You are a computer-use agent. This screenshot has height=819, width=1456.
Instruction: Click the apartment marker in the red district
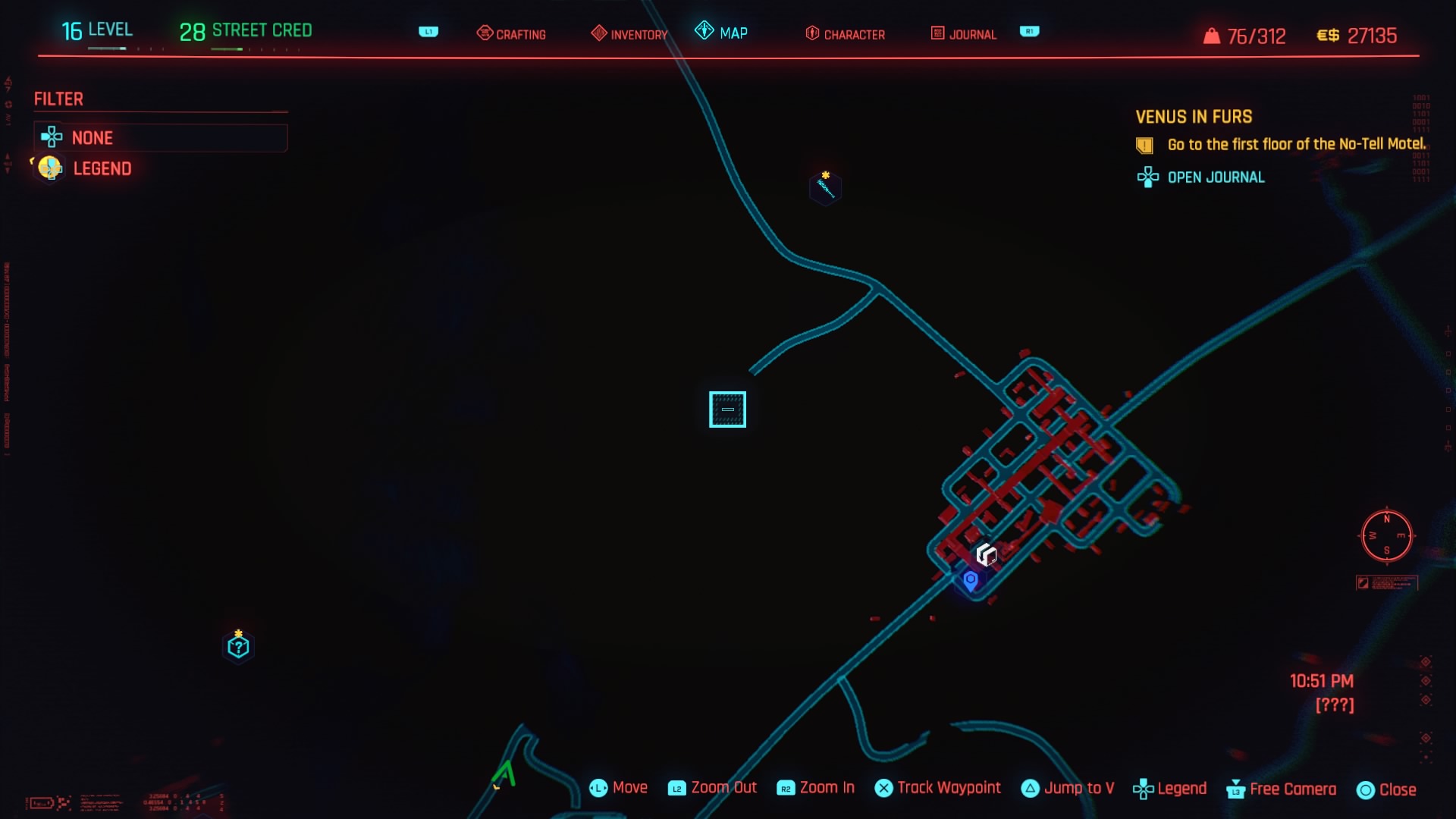click(986, 556)
